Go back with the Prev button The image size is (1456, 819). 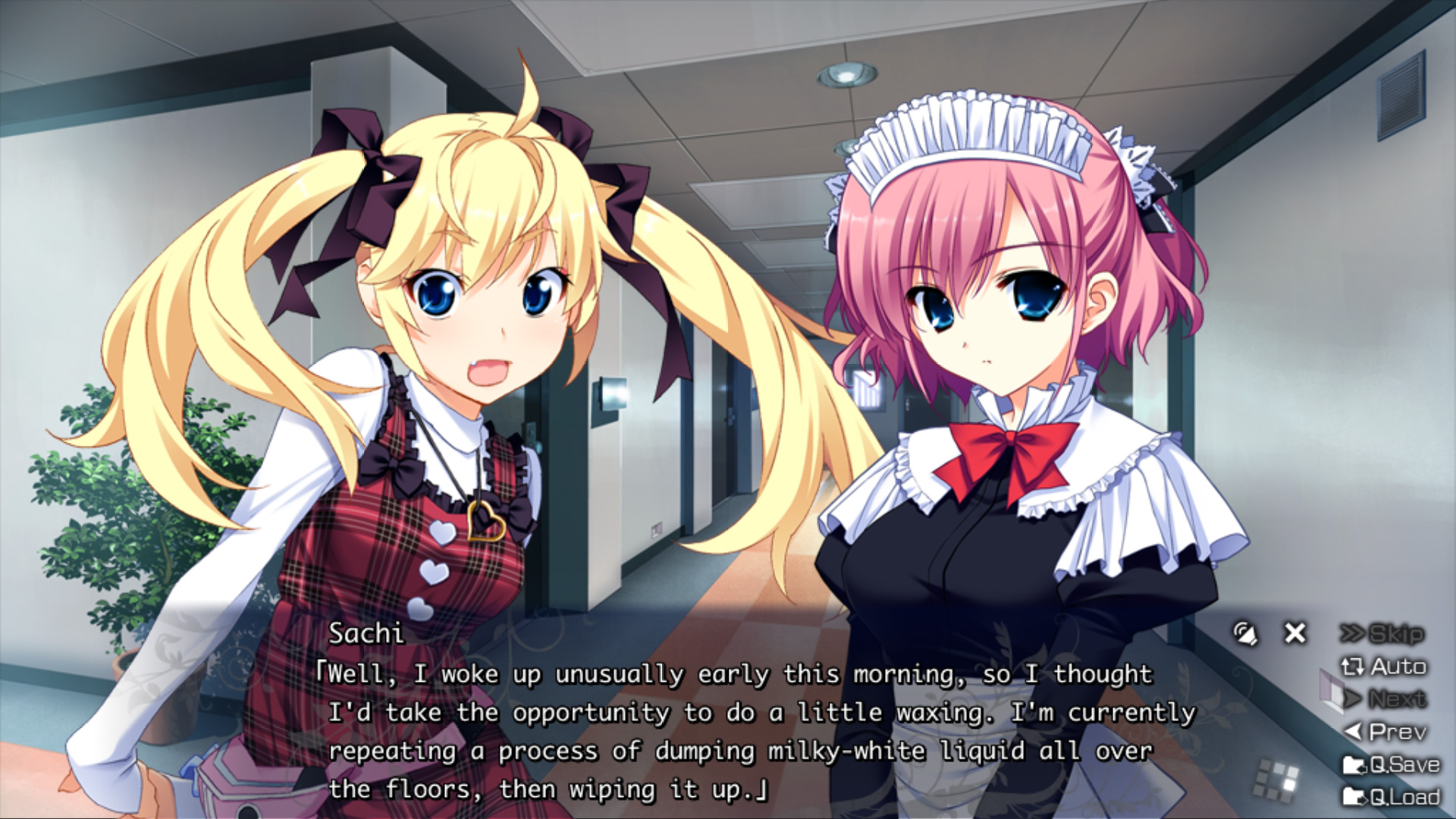click(1385, 732)
